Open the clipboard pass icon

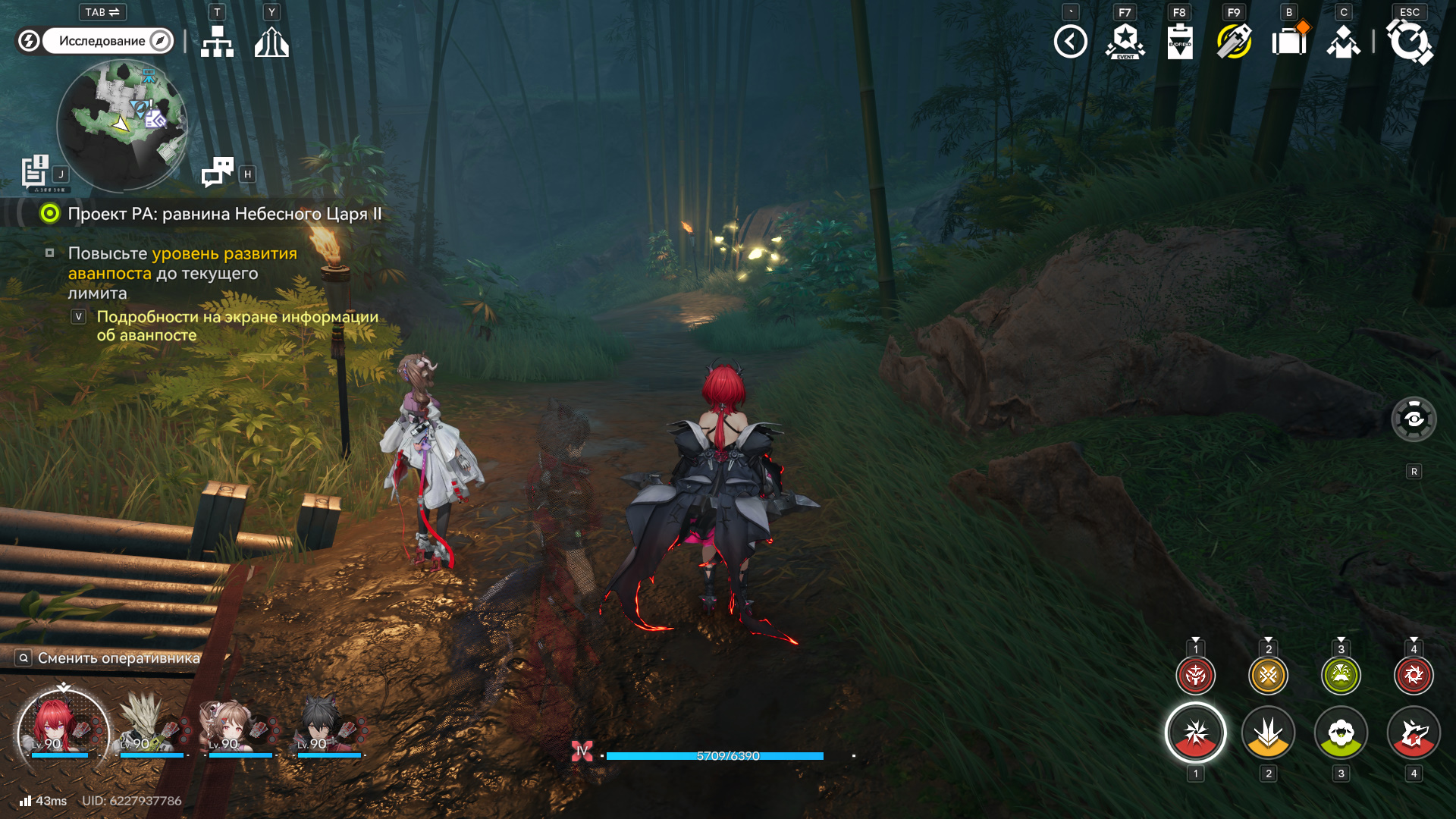pos(1179,42)
